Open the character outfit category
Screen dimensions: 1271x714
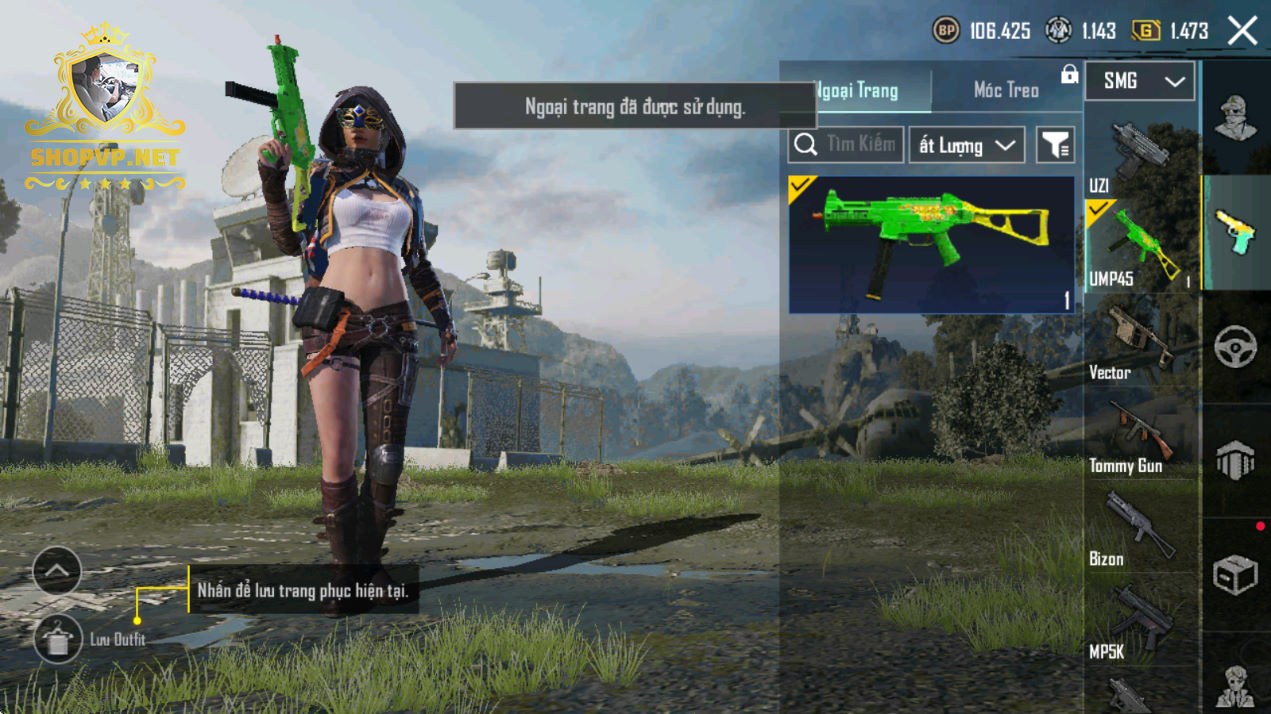1236,117
